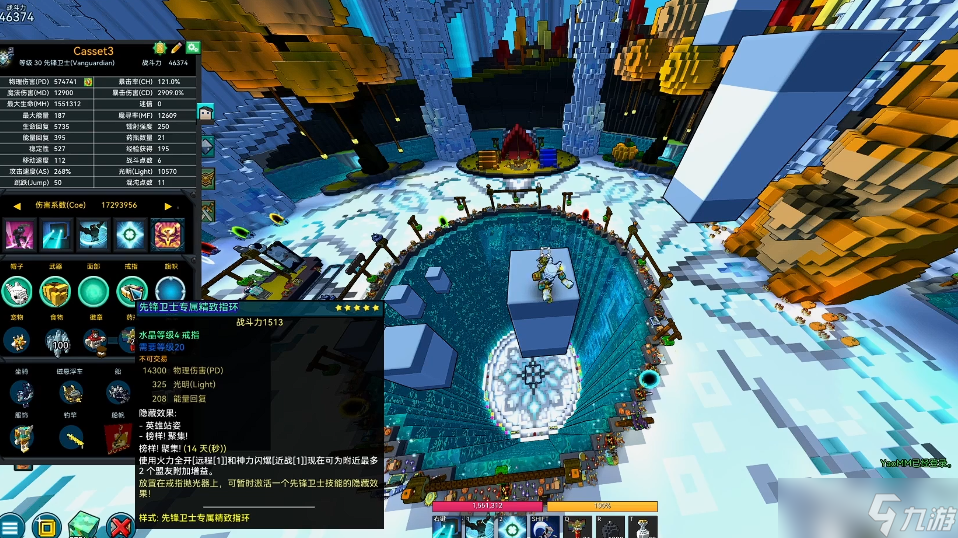Click the pencil edit icon beside Casset3
Screen dimensions: 958x538
[x=177, y=47]
